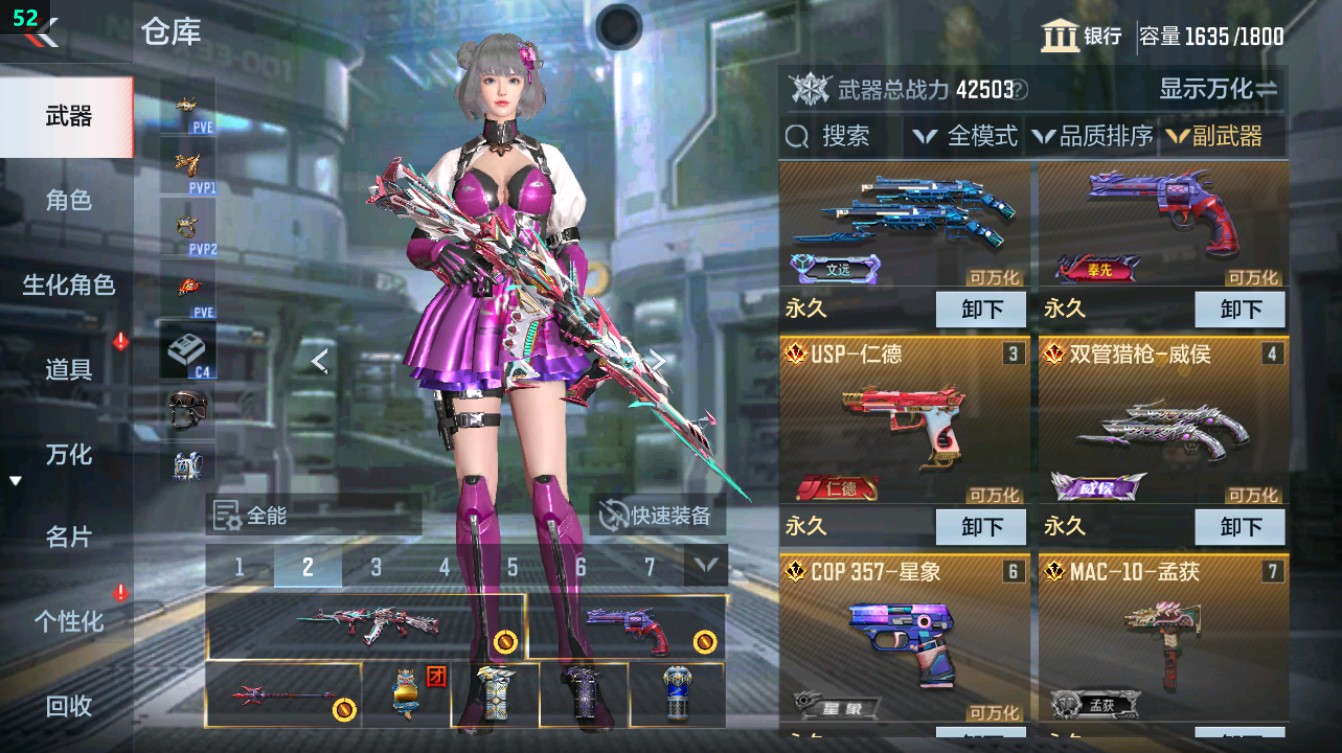Open the grenade equipment slot below the helmet
The width and height of the screenshot is (1342, 753).
pyautogui.click(x=188, y=465)
